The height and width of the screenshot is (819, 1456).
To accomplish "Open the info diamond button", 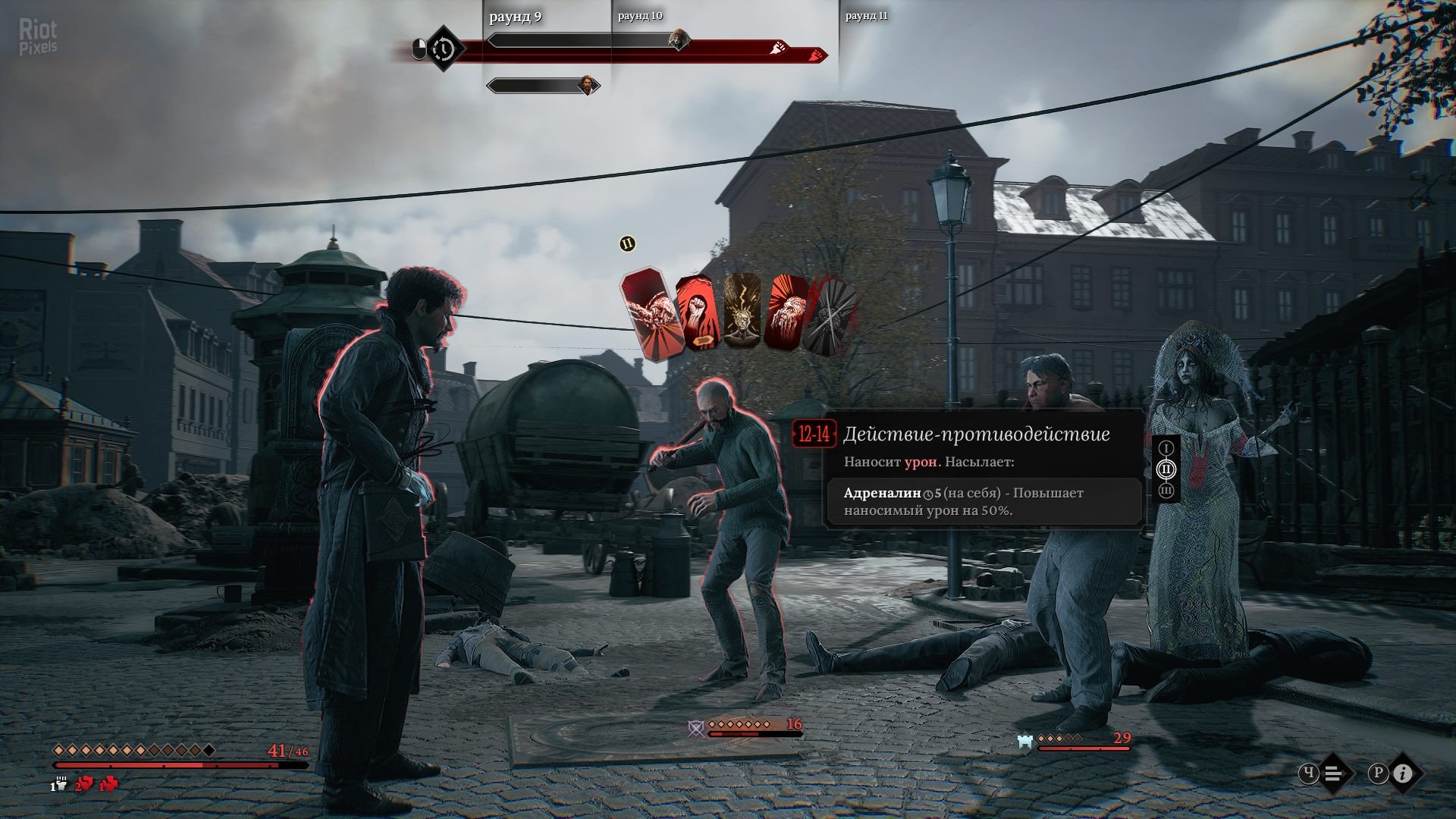I will pos(1404,773).
